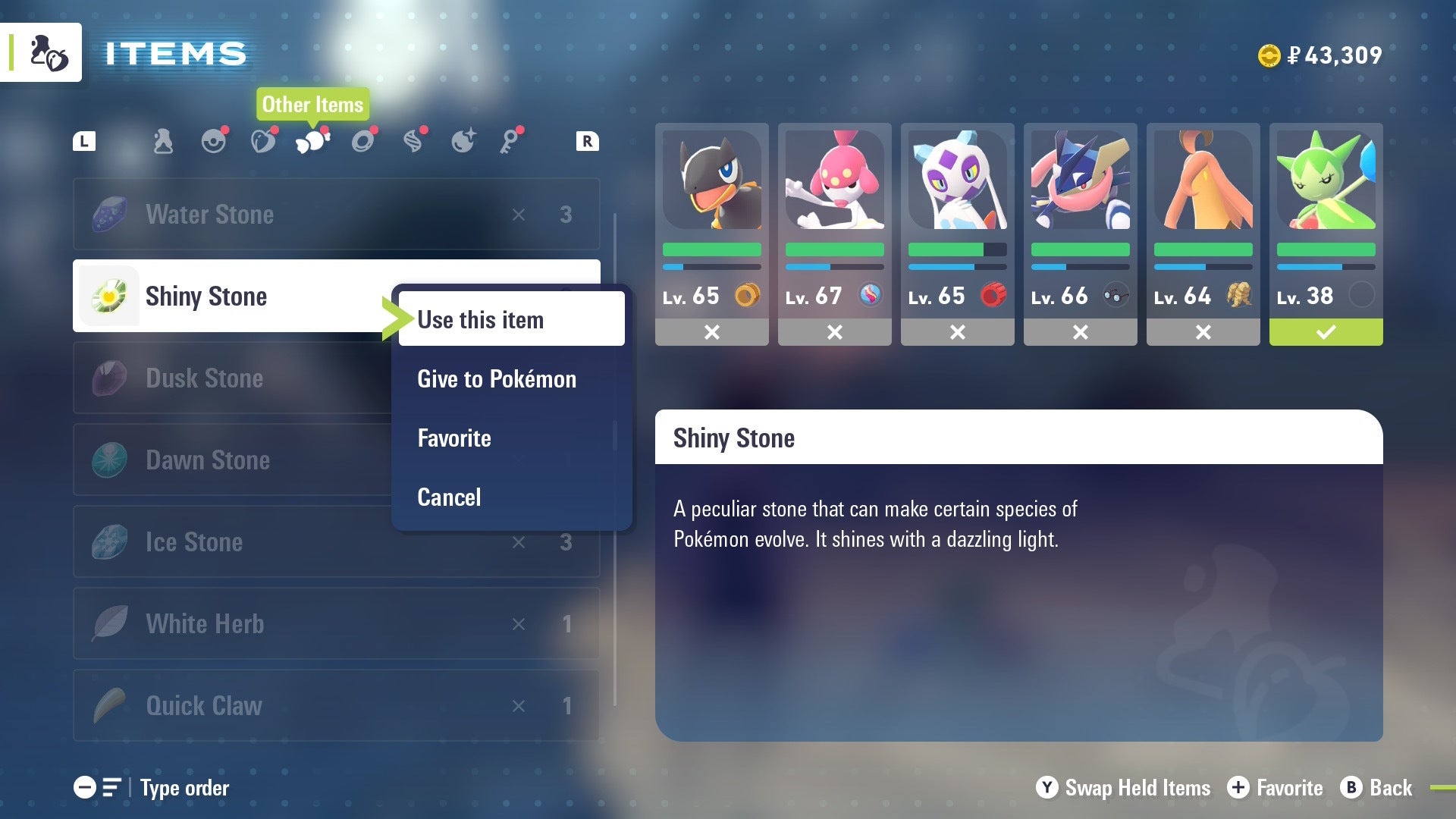View the TMs category icon
This screenshot has width=1456, height=819.
[413, 140]
